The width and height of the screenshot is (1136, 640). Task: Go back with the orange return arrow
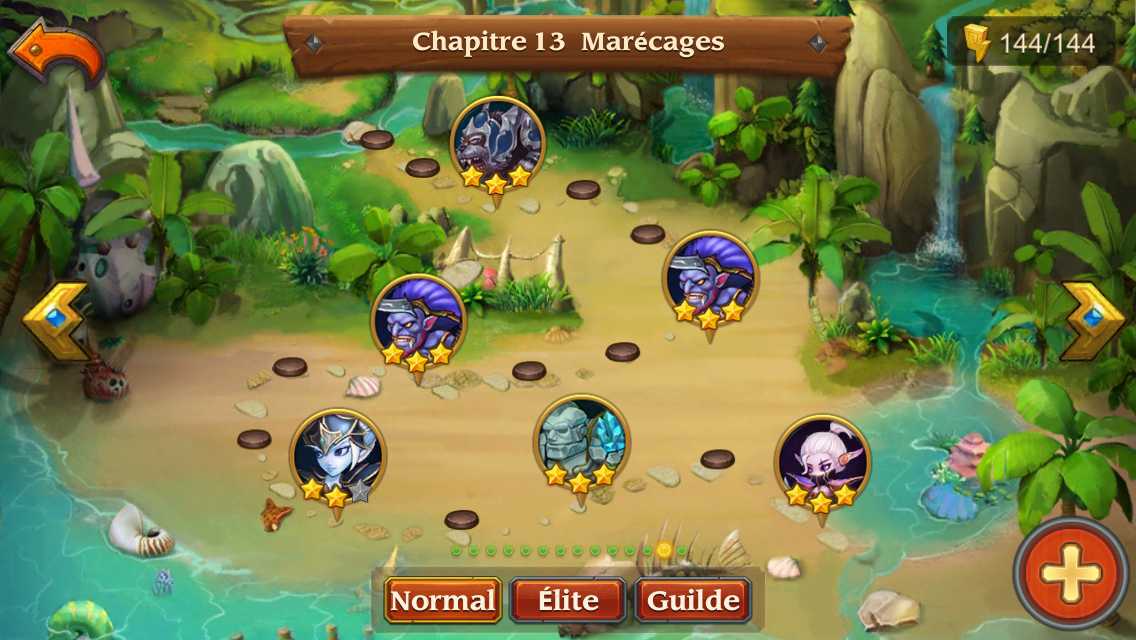point(56,52)
